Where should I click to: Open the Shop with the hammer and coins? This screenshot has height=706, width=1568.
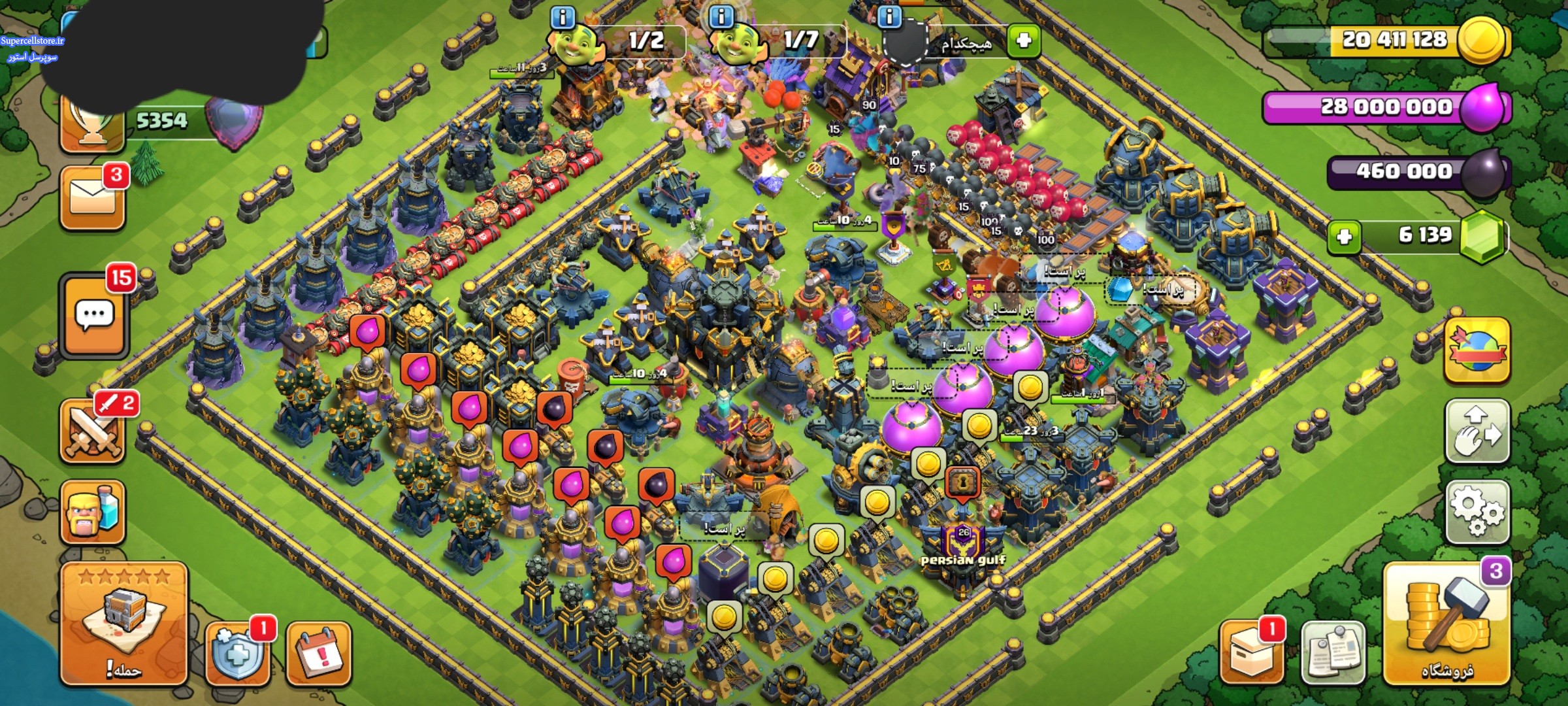(1446, 624)
